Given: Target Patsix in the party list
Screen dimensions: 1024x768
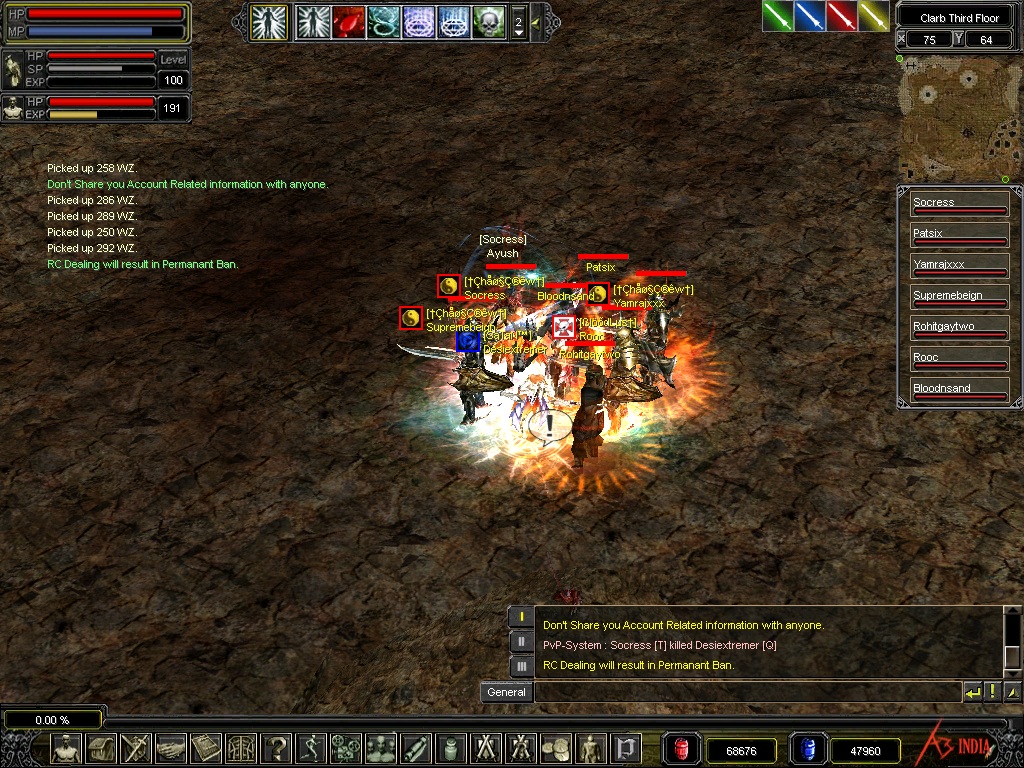Looking at the screenshot, I should tap(959, 236).
